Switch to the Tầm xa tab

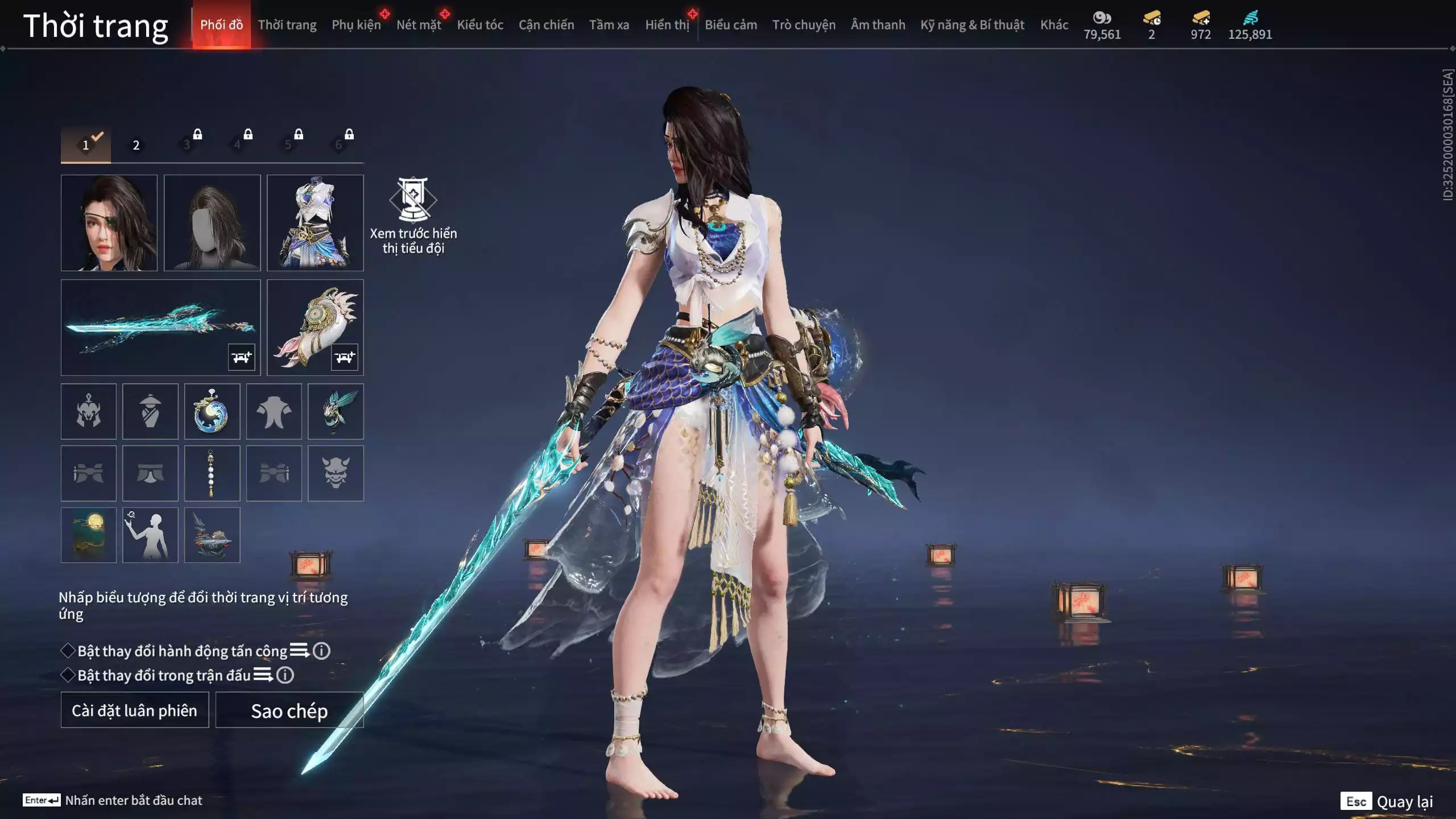coord(609,25)
